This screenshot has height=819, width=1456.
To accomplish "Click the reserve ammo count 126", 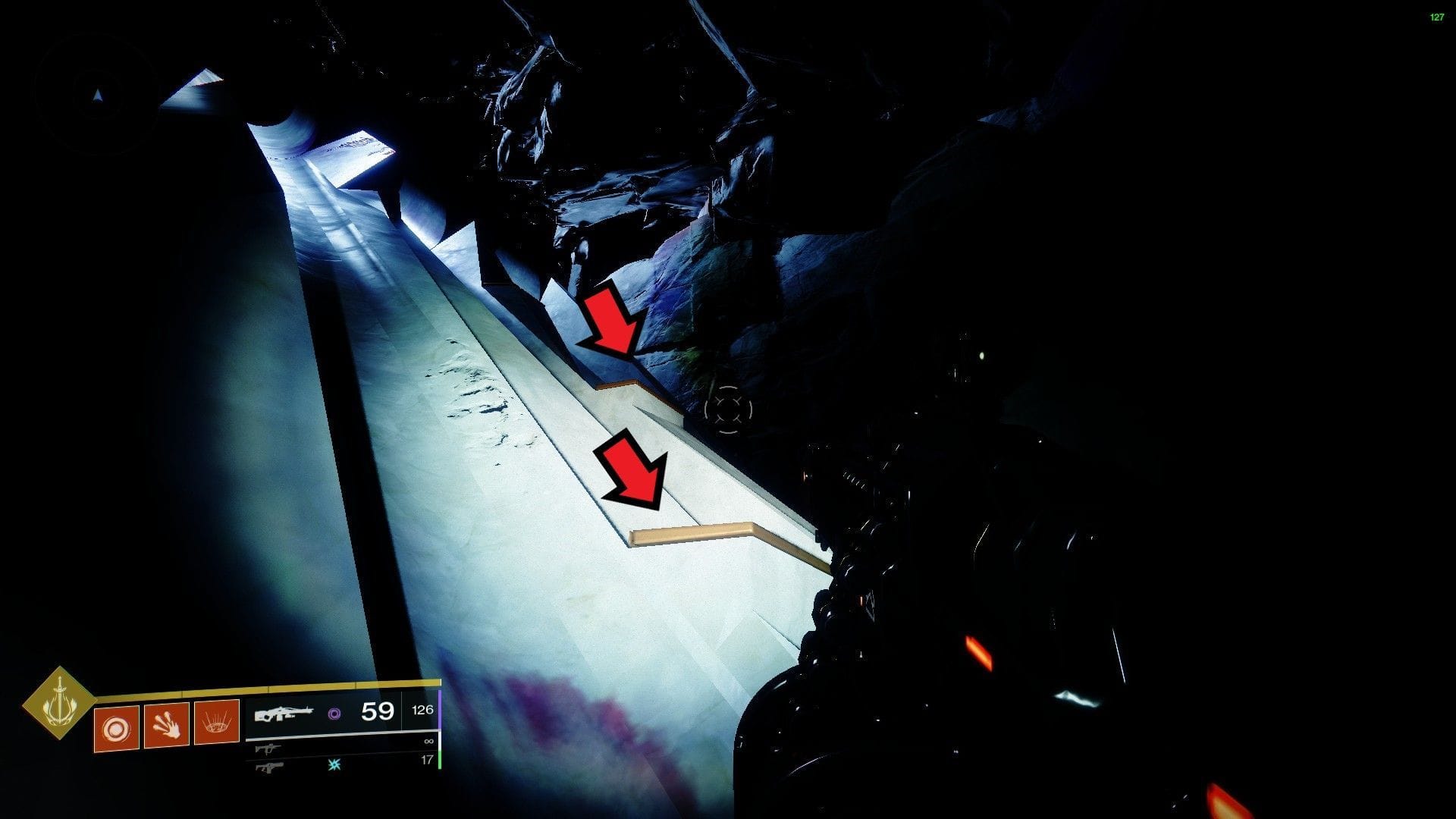I will tap(422, 711).
